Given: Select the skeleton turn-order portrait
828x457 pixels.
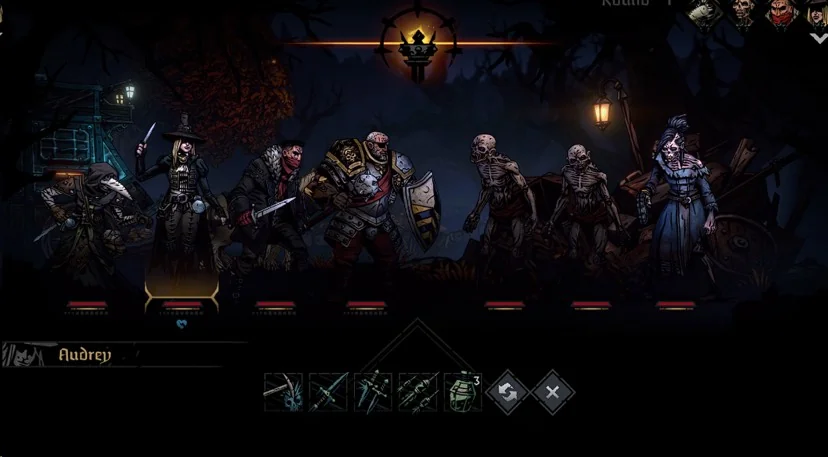Looking at the screenshot, I should pos(742,14).
